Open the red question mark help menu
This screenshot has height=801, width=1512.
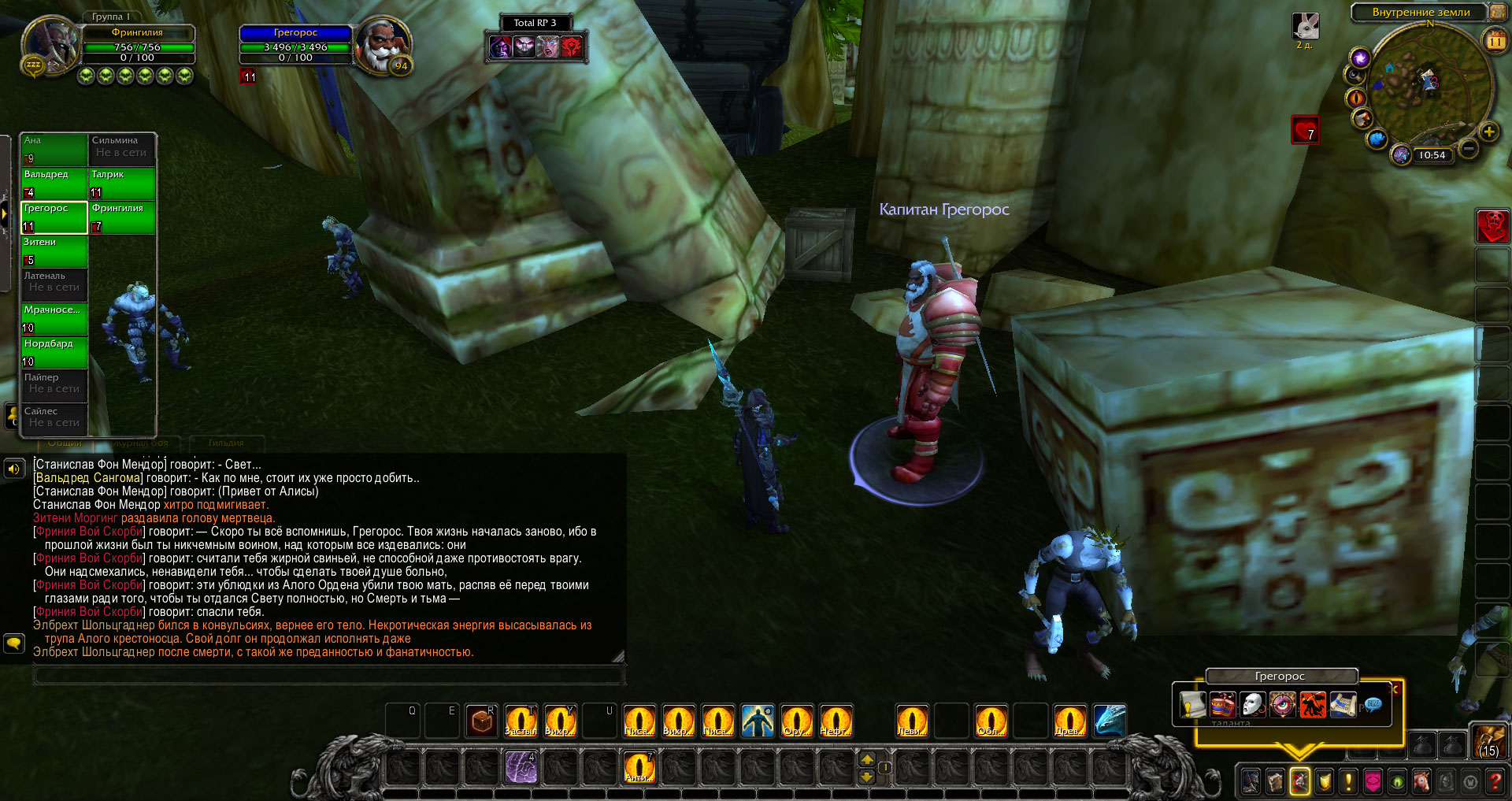click(1495, 781)
